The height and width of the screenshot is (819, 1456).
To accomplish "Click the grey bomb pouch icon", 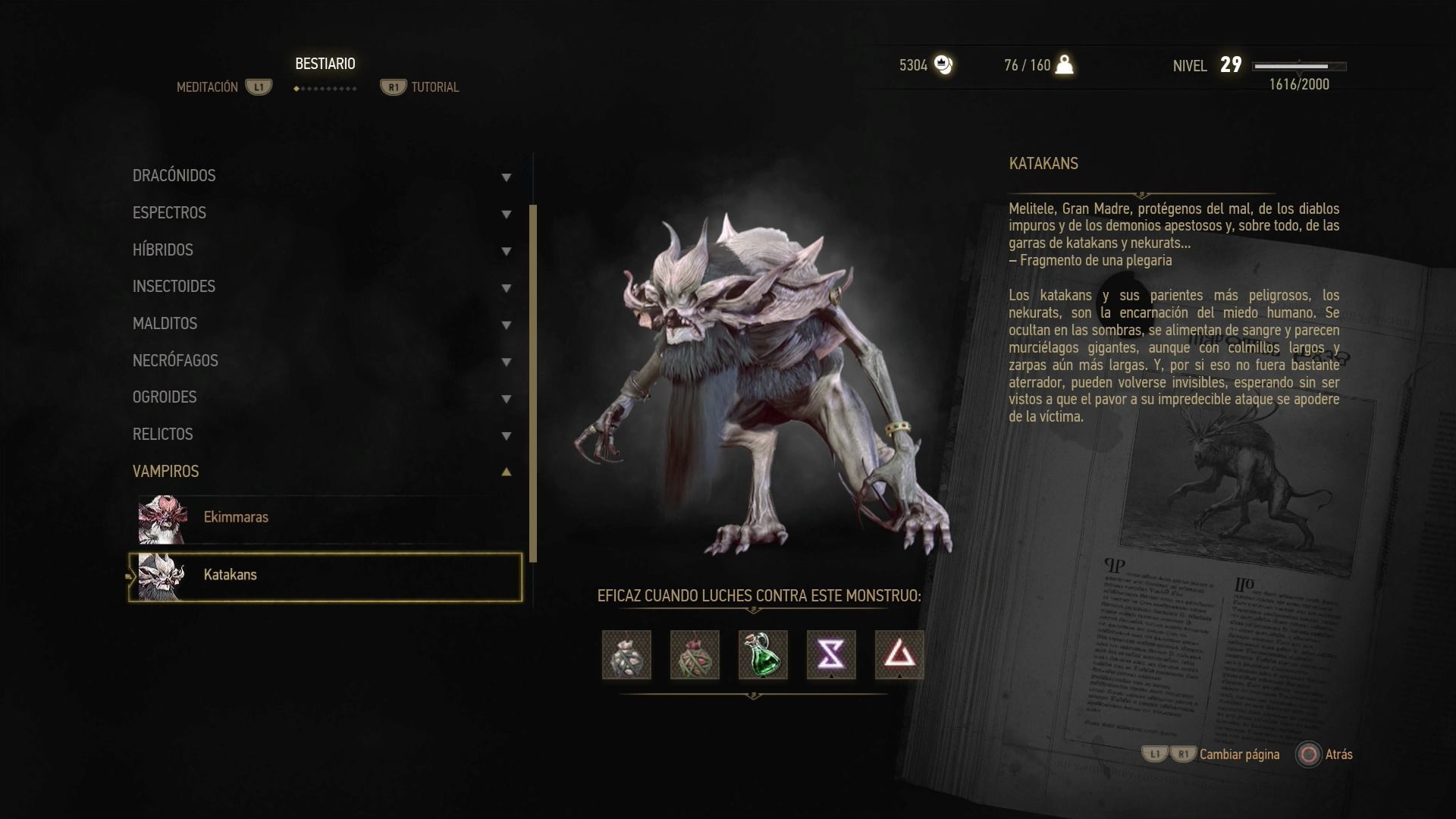I will 626,654.
